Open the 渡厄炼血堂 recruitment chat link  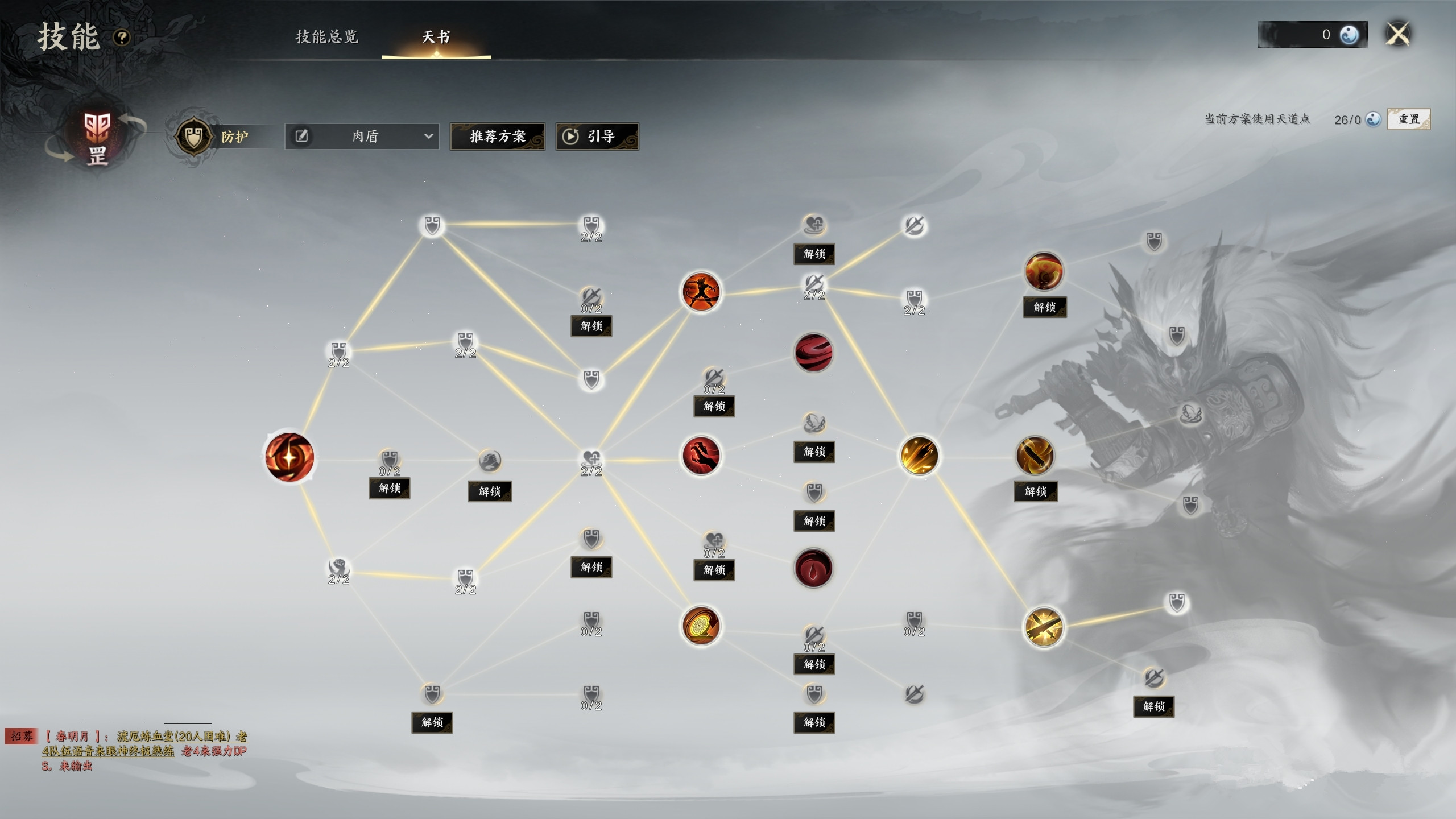(x=182, y=737)
